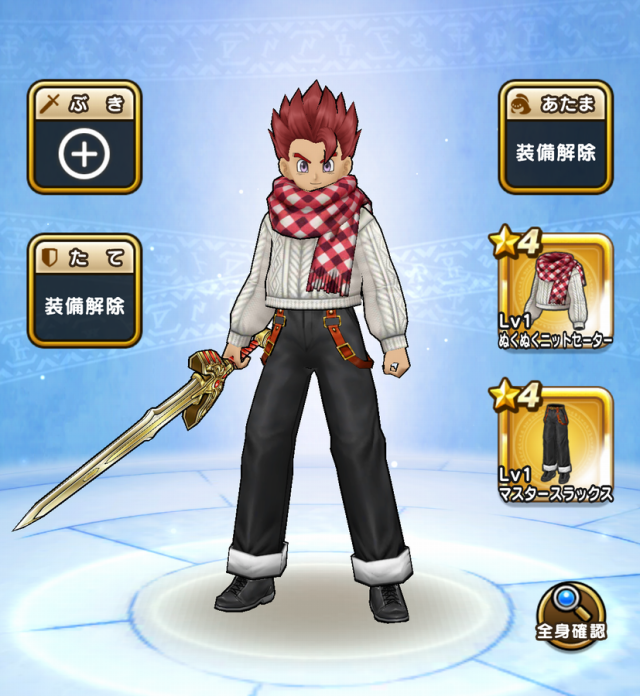Open the empty weapon (ぶき) slot
This screenshot has height=696, width=640.
(x=84, y=138)
